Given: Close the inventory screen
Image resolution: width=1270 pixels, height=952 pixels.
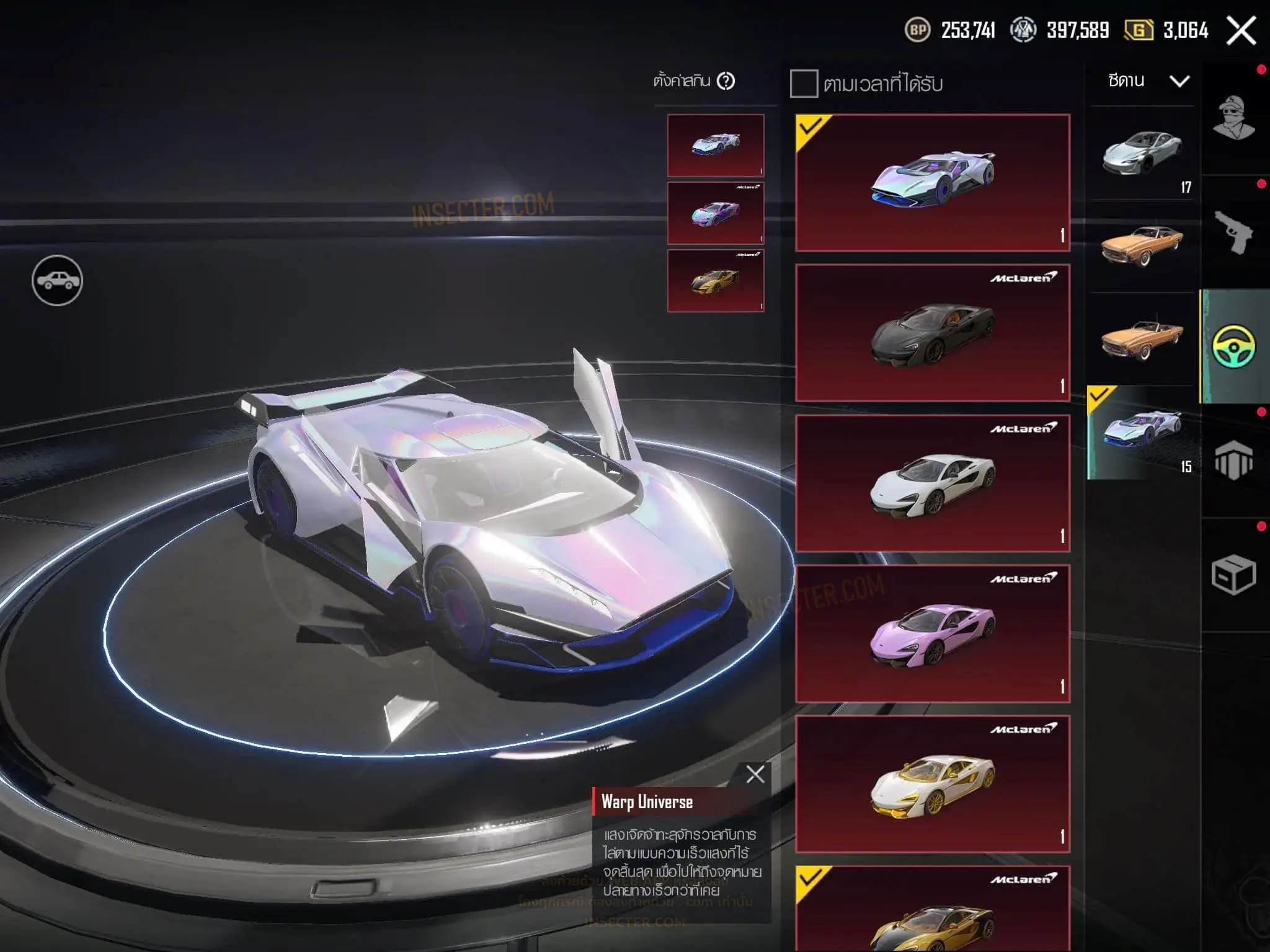Looking at the screenshot, I should tap(1241, 30).
